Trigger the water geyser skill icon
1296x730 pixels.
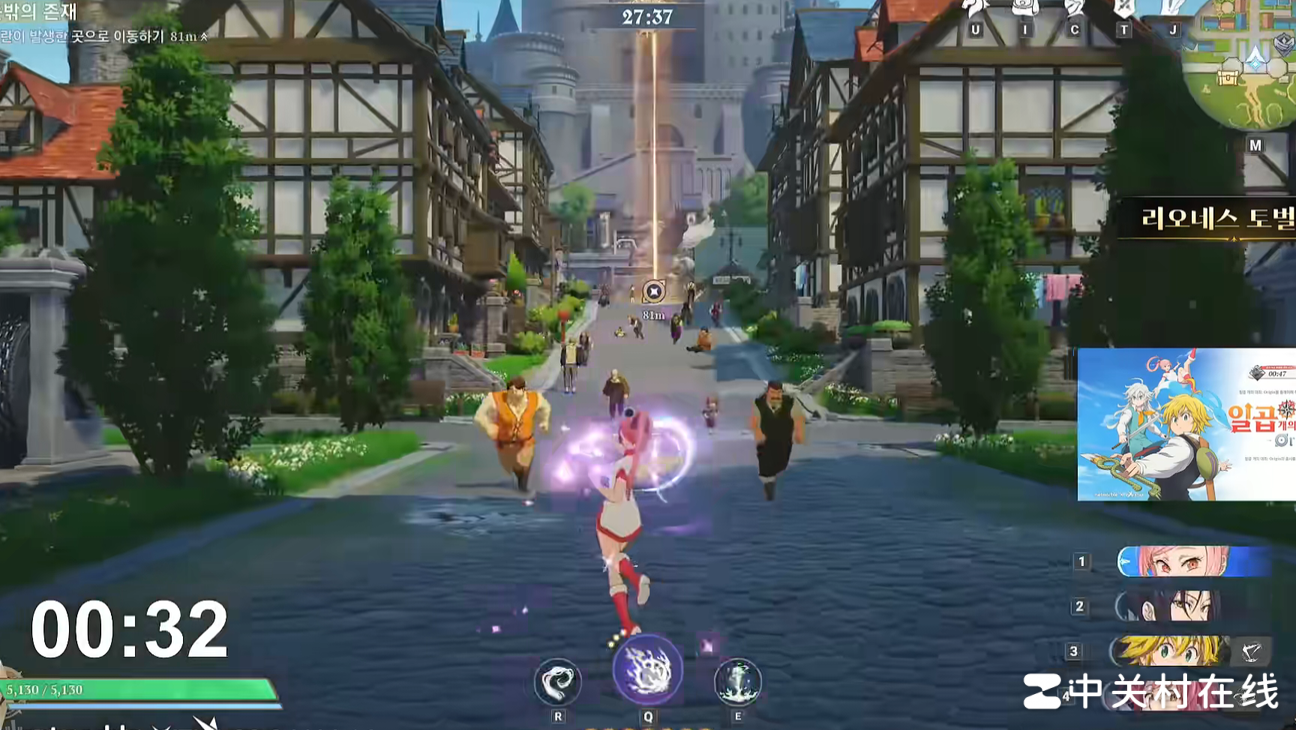[738, 682]
